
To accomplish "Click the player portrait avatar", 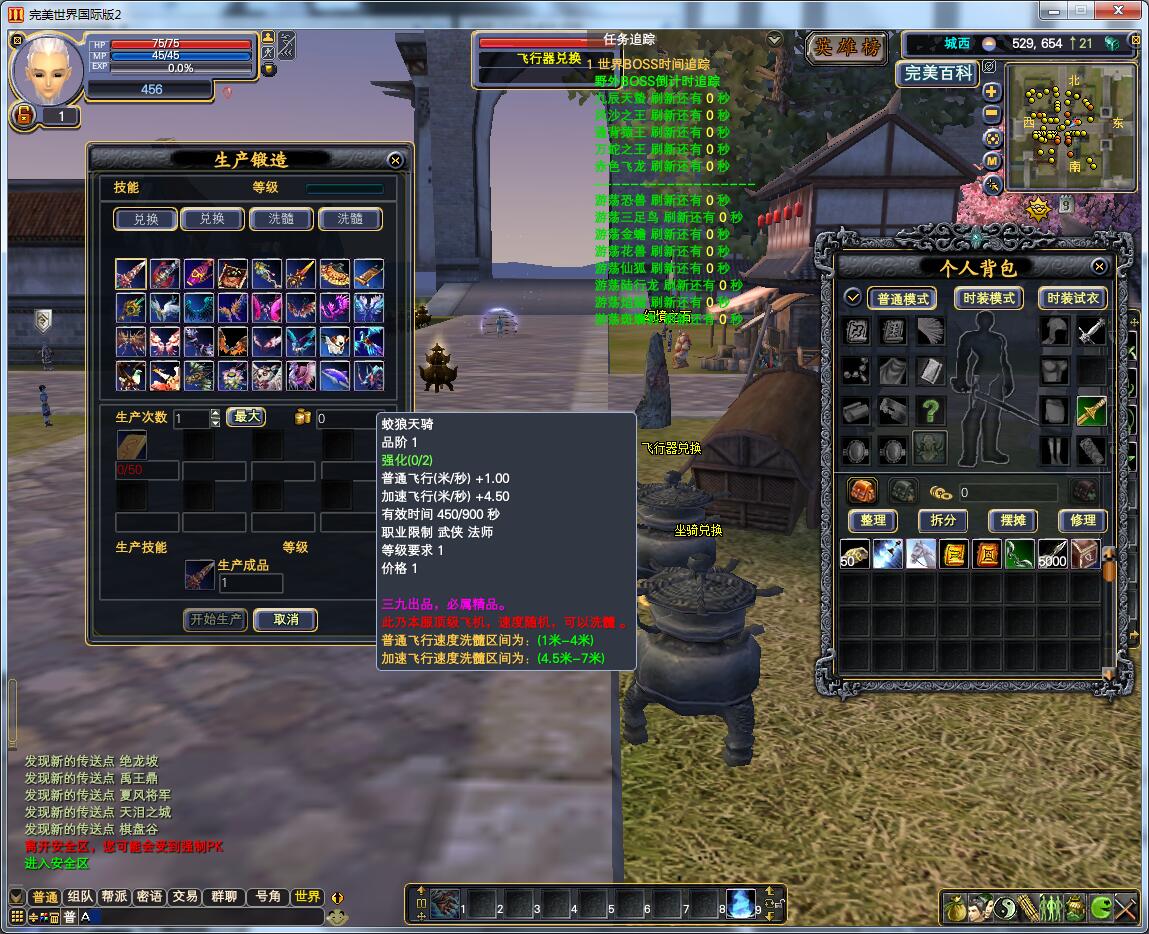I will tap(48, 68).
